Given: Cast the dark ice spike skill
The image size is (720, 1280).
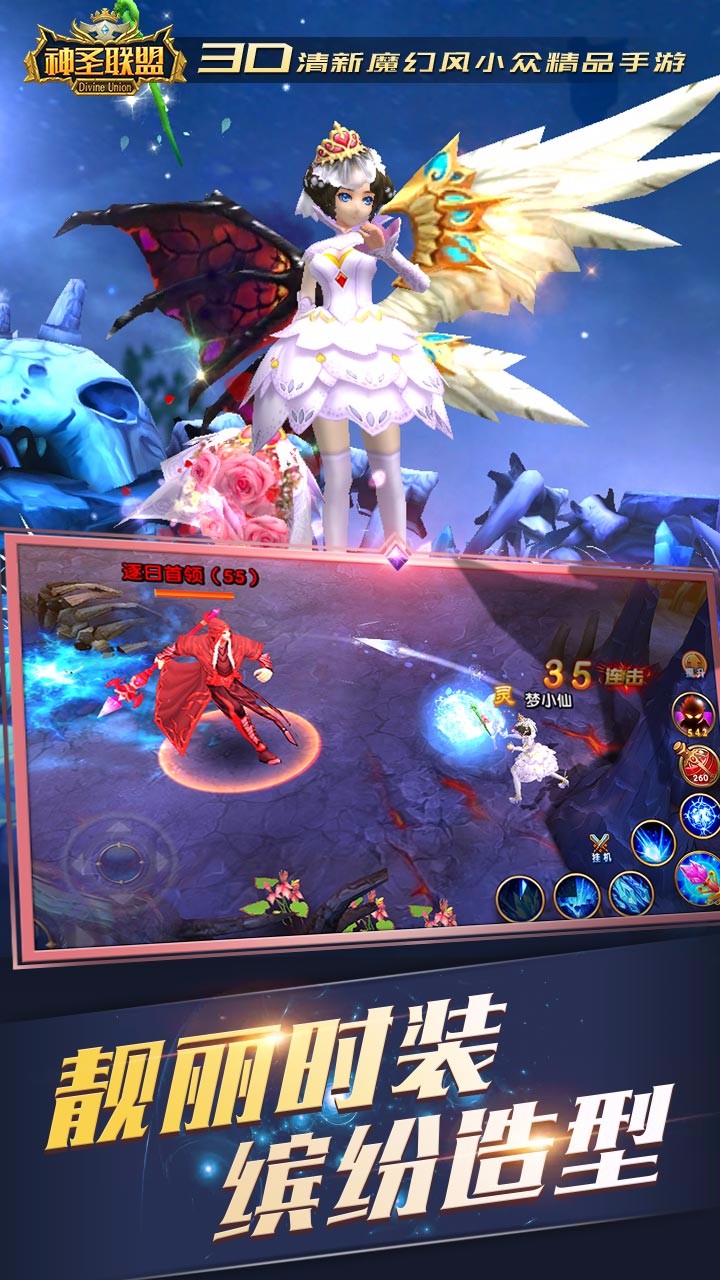Looking at the screenshot, I should point(520,897).
